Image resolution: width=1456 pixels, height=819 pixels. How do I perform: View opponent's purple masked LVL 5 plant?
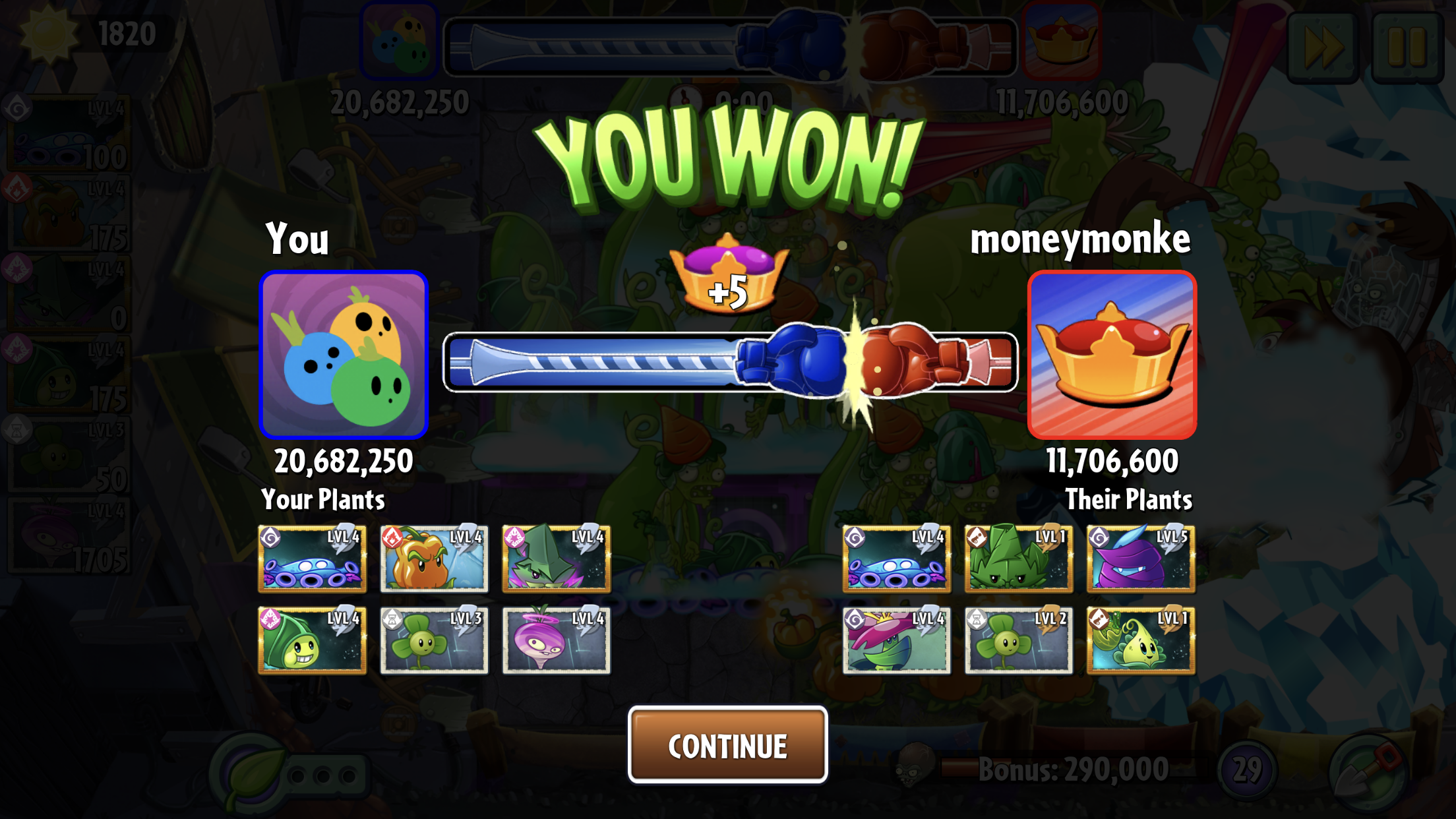pyautogui.click(x=1140, y=559)
